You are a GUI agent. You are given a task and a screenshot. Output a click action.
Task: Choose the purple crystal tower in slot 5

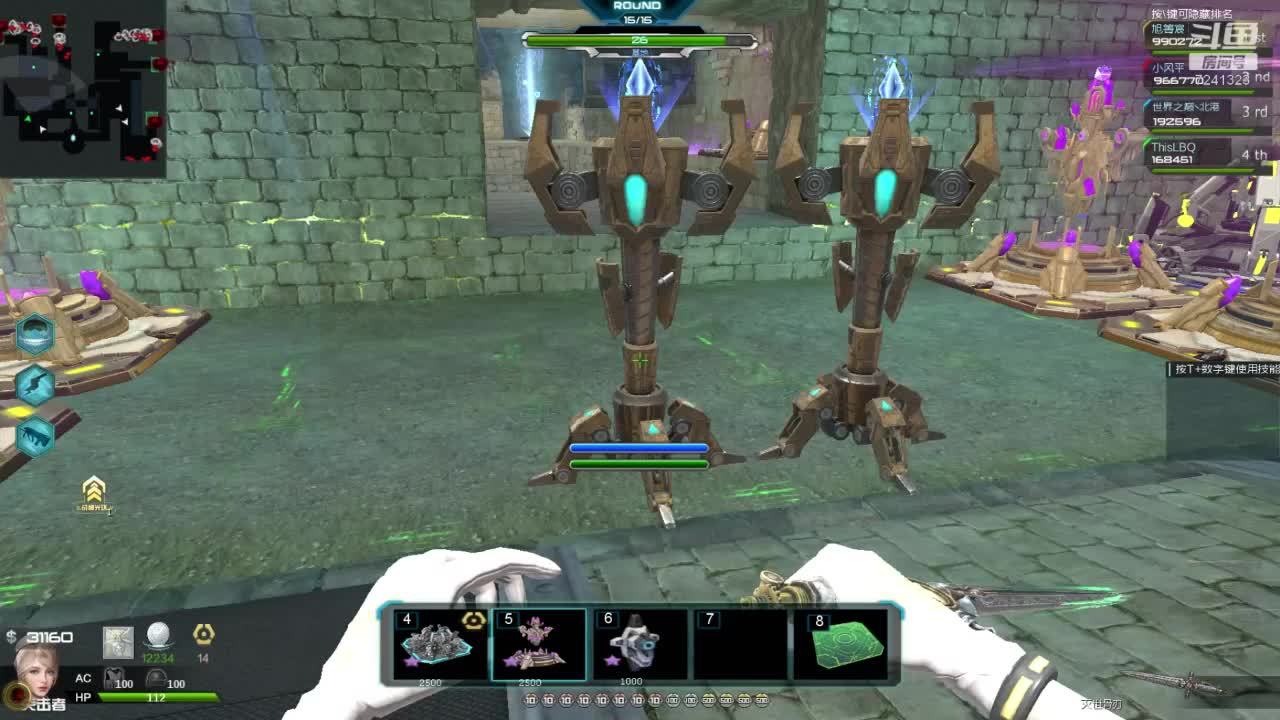click(x=539, y=645)
